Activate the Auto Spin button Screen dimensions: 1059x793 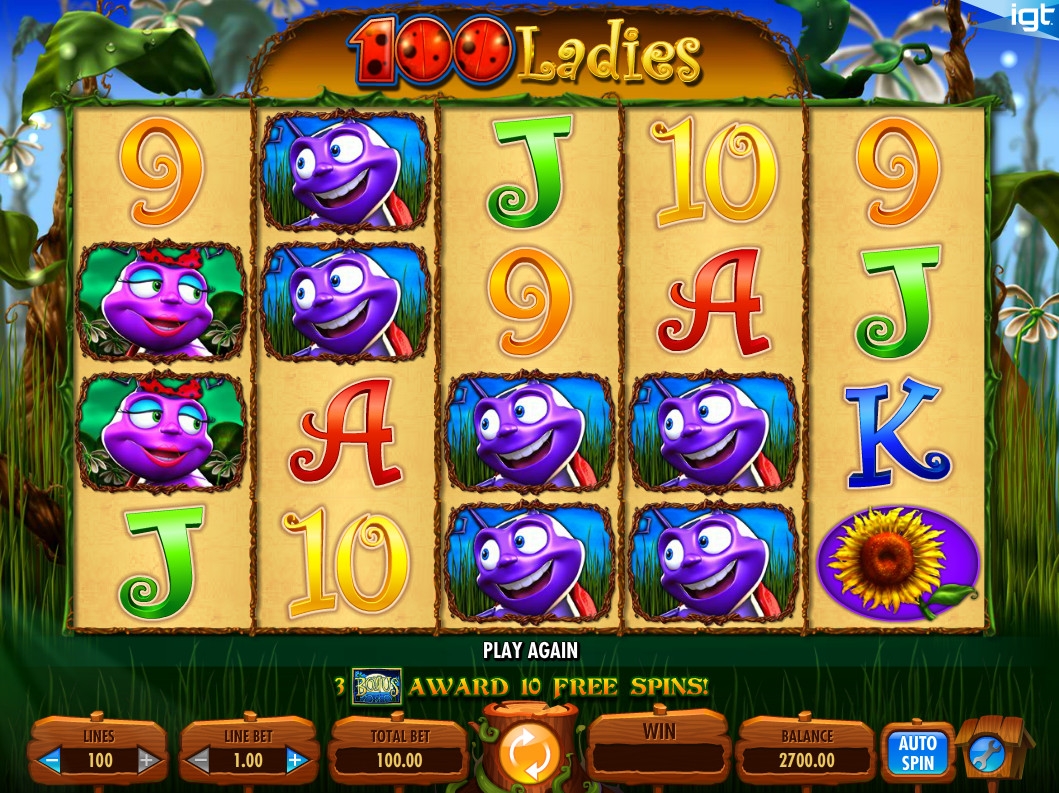pos(916,752)
